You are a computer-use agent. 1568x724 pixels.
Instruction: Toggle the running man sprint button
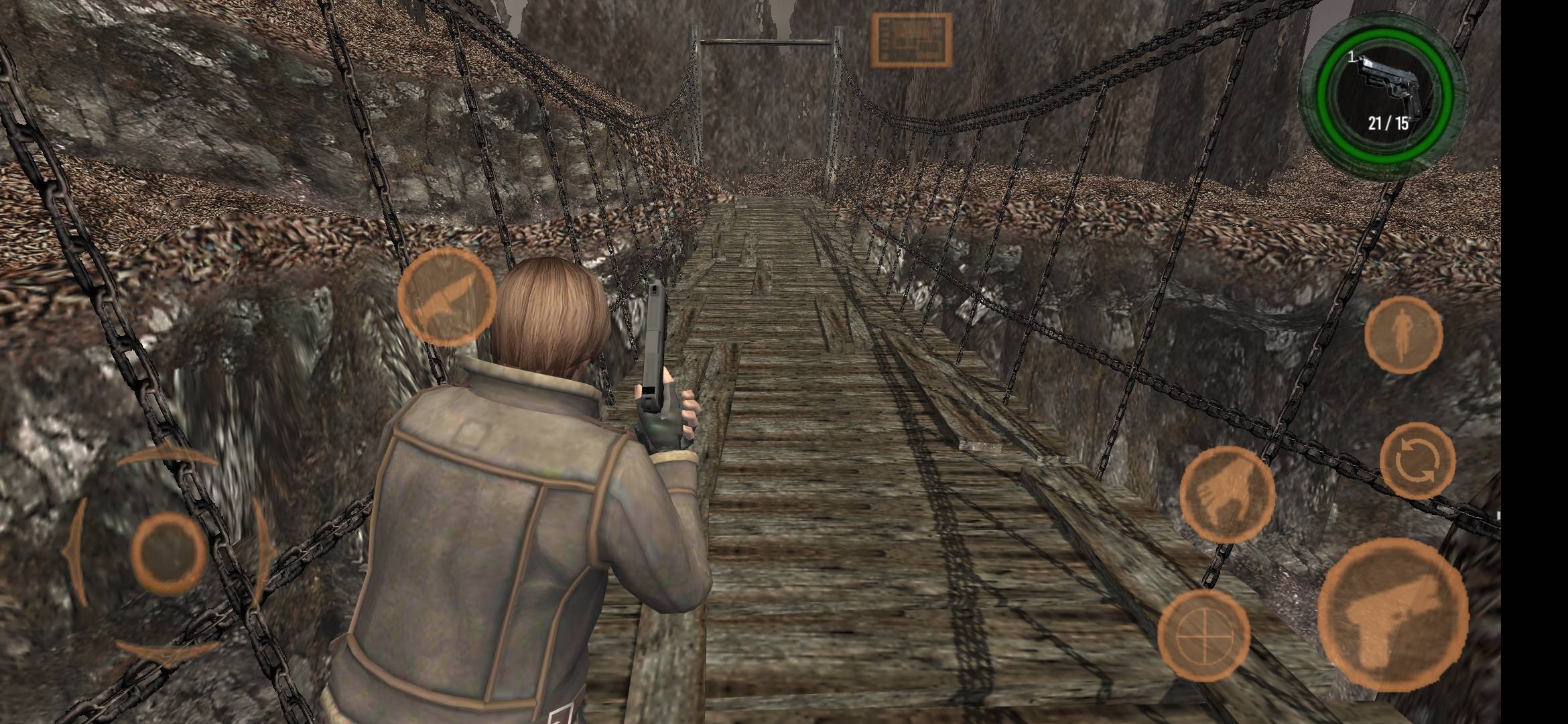coord(1403,334)
